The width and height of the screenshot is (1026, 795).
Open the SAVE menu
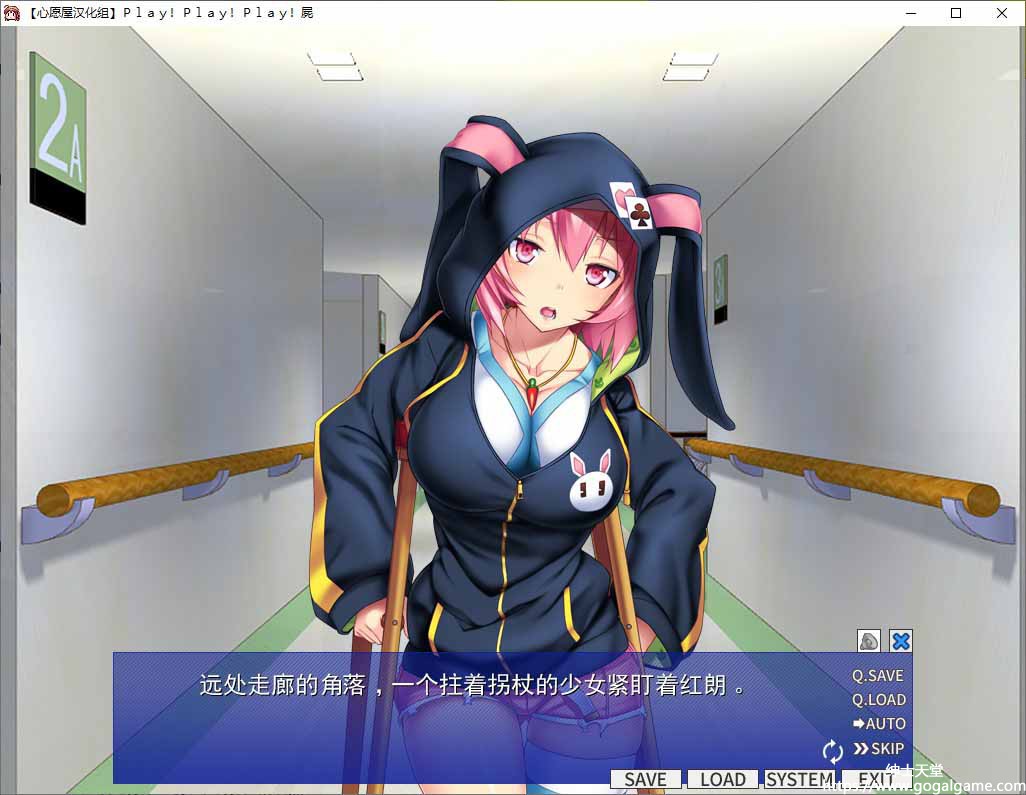[645, 780]
